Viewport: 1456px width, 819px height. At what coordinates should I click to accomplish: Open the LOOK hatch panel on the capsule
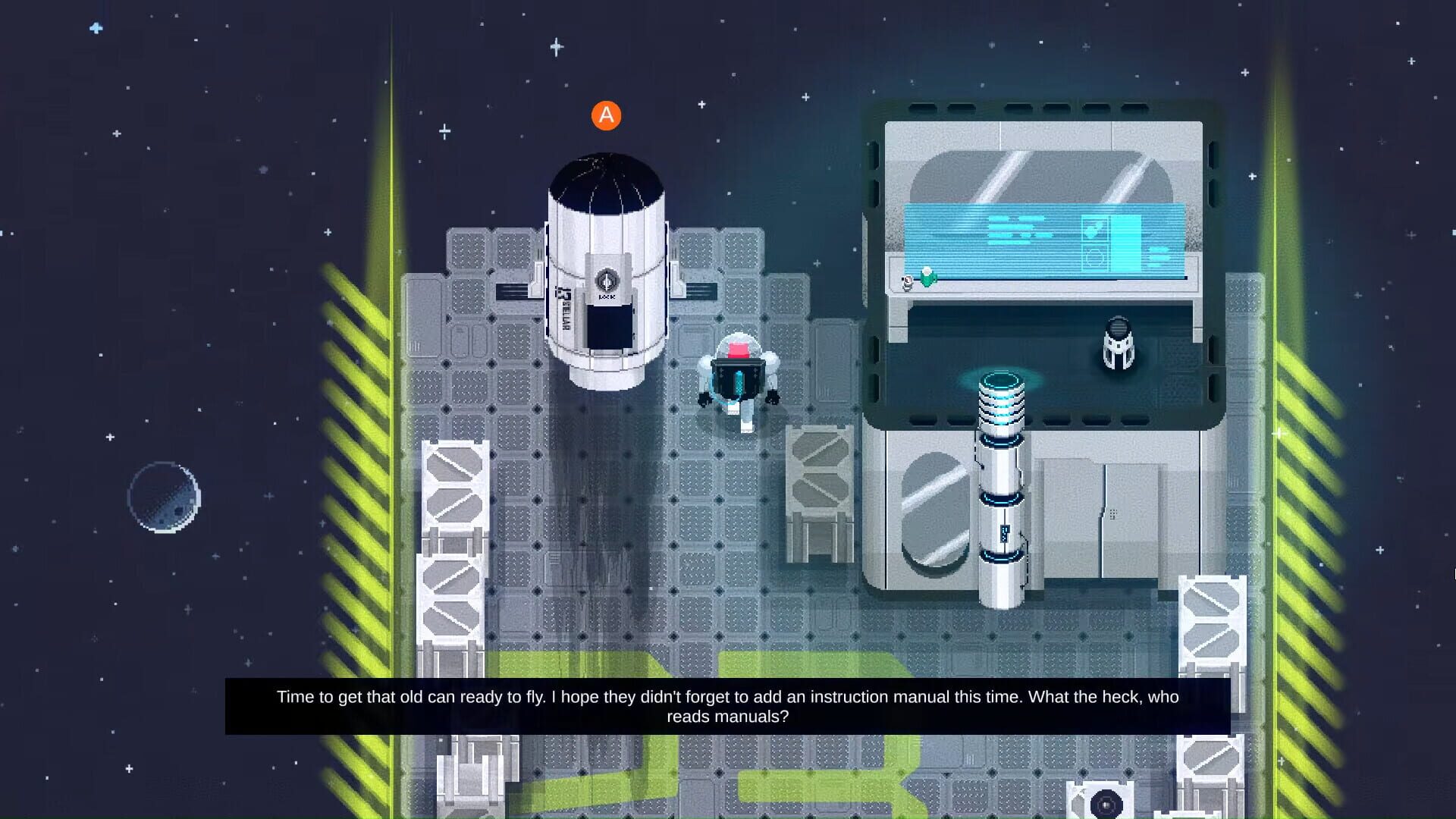click(607, 297)
